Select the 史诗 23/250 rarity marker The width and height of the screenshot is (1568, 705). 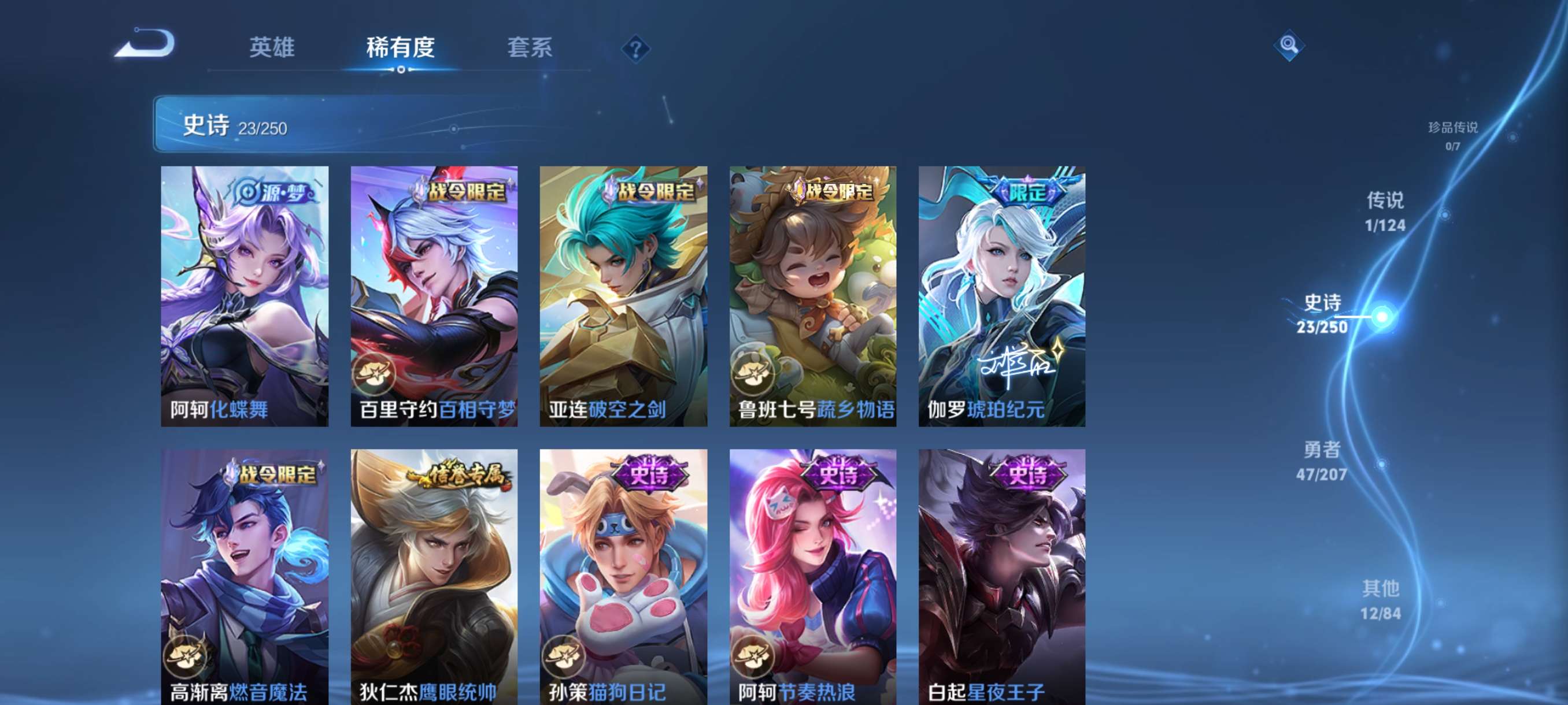tap(1323, 314)
